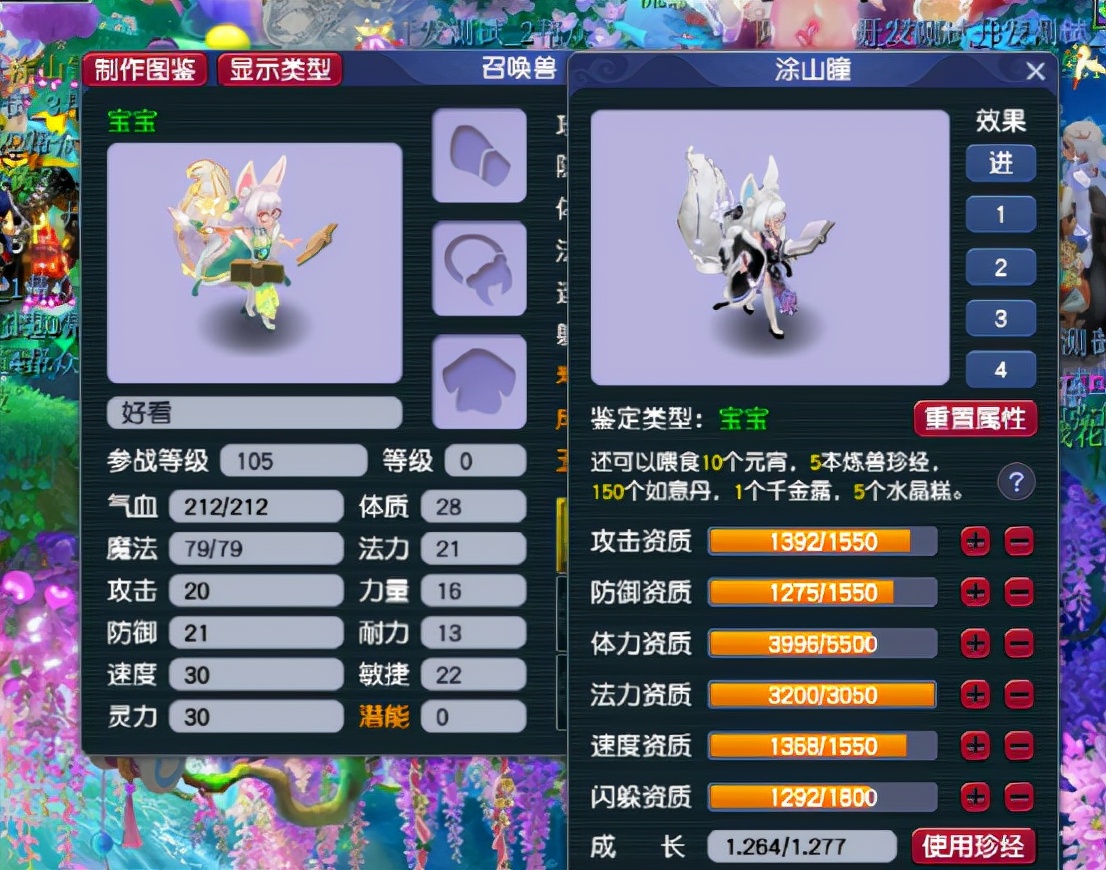Decrease 法力资质 with the minus button
This screenshot has width=1106, height=870.
[x=1018, y=695]
